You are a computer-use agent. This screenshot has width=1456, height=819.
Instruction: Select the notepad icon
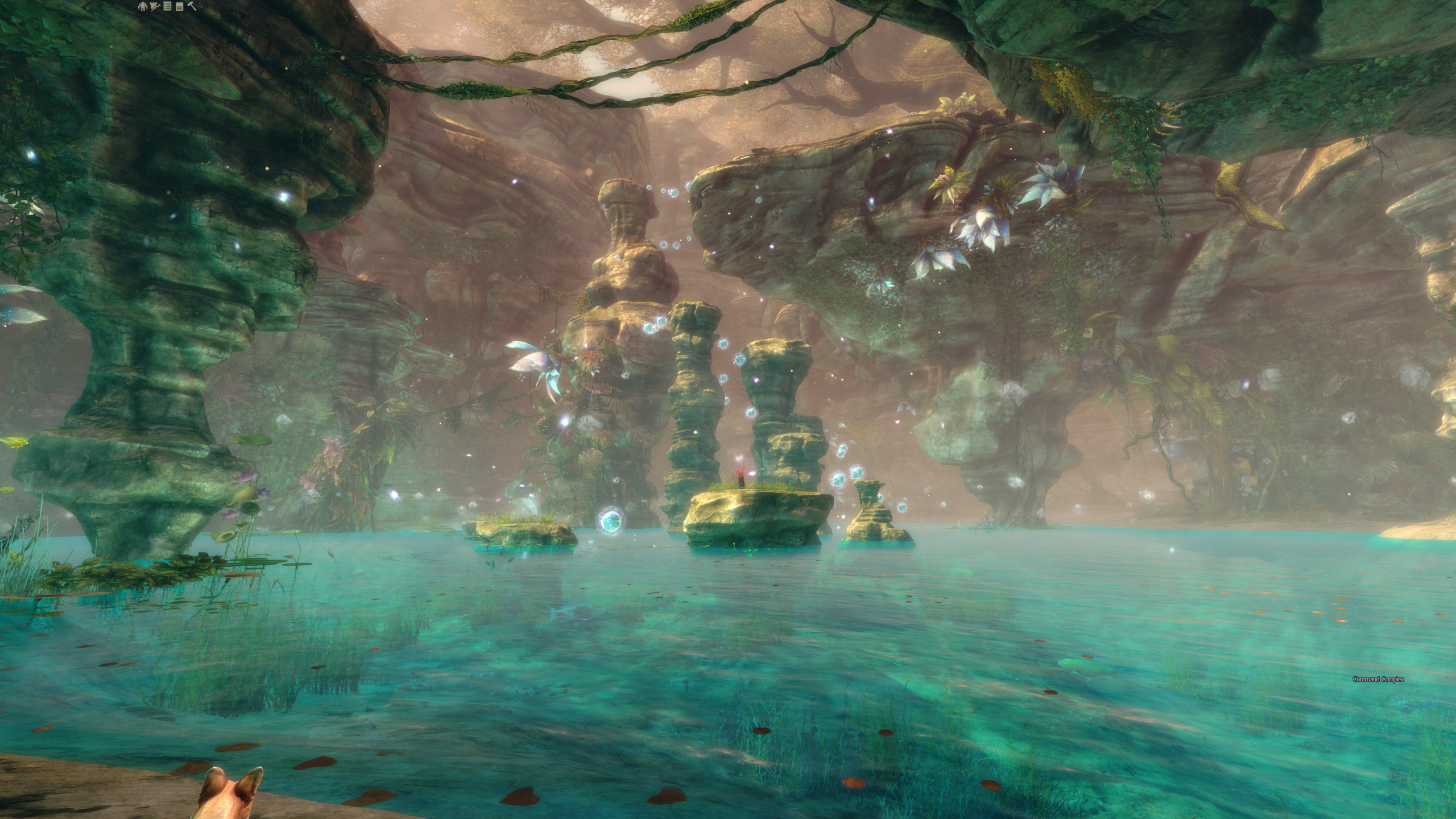point(179,7)
